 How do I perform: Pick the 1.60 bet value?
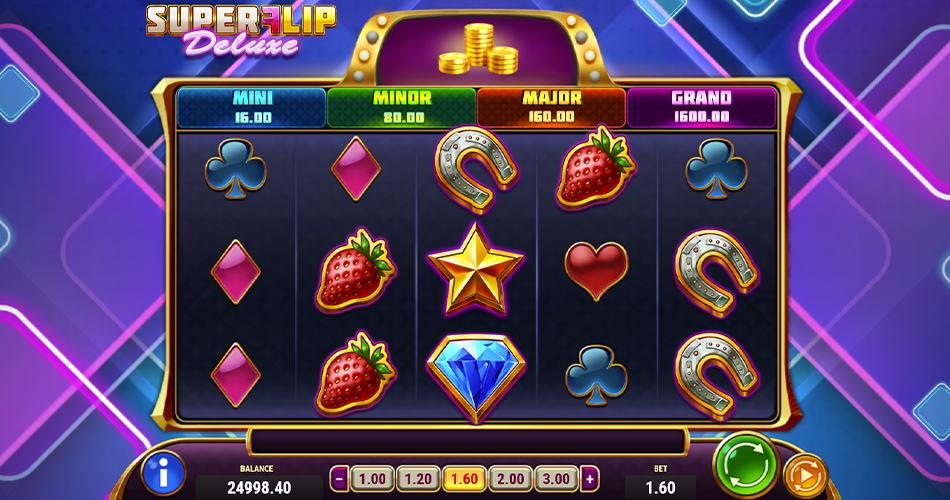(x=464, y=478)
